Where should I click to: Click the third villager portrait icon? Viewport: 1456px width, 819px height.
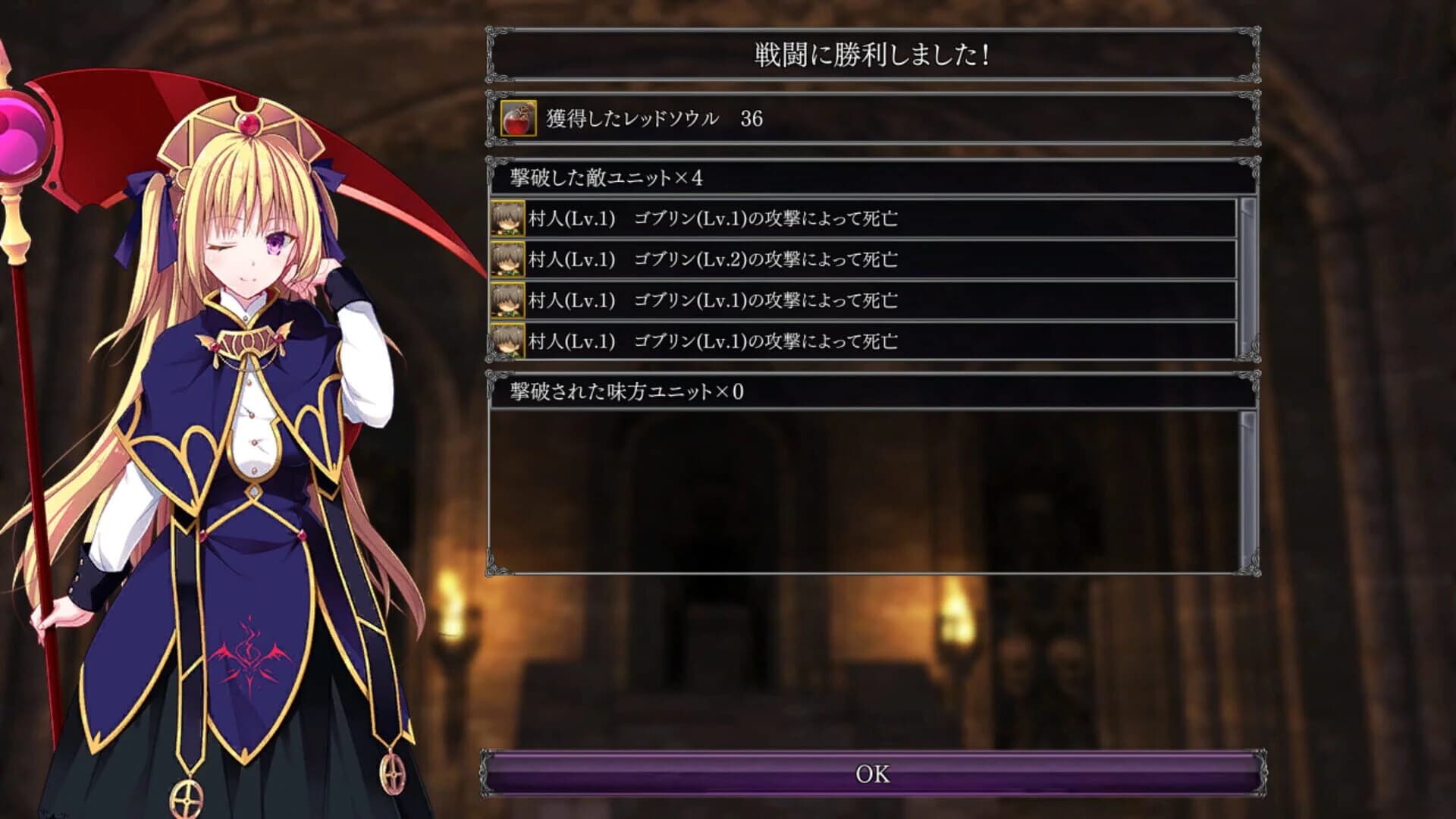[509, 300]
